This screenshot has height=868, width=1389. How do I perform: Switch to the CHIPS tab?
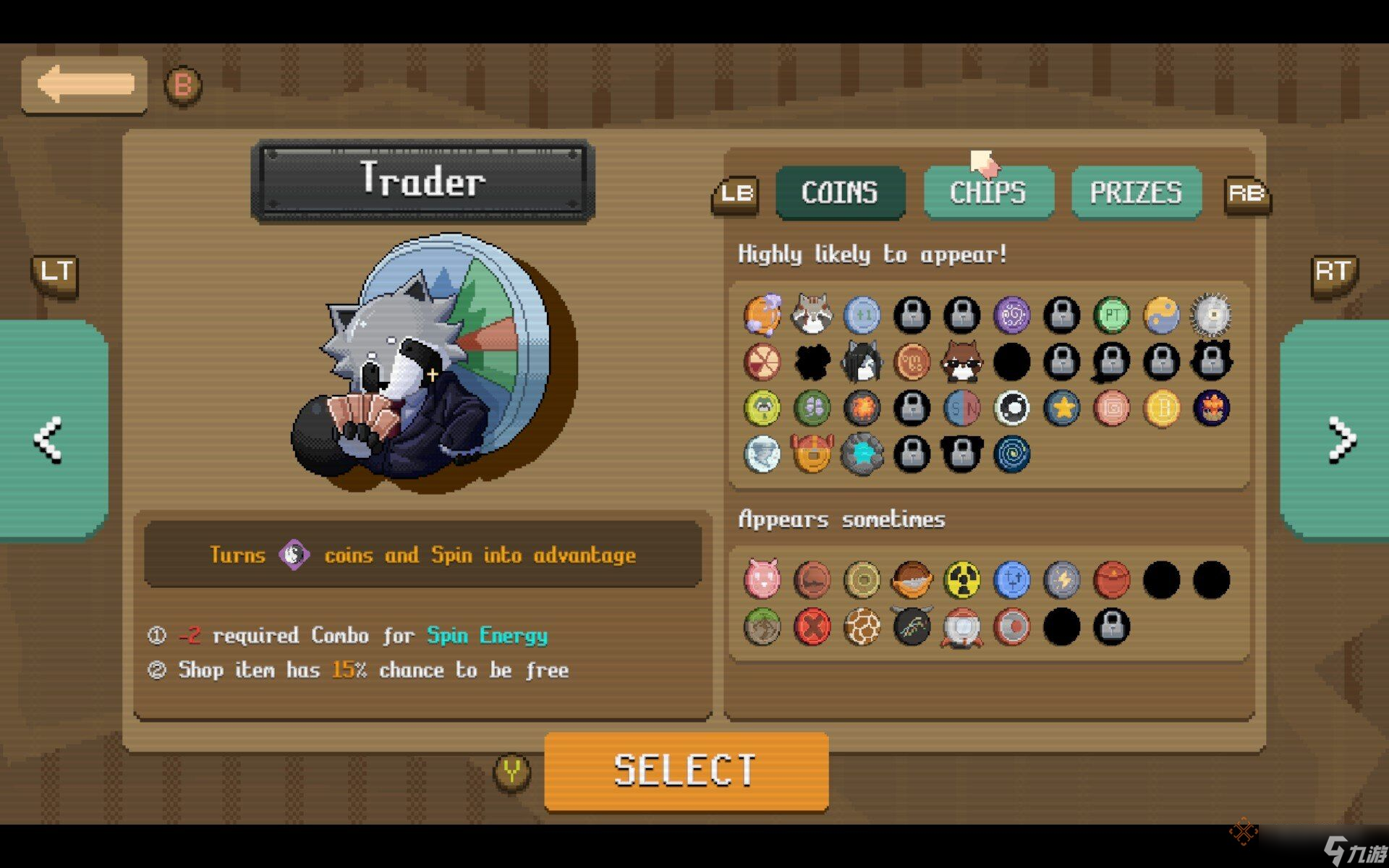[x=988, y=192]
